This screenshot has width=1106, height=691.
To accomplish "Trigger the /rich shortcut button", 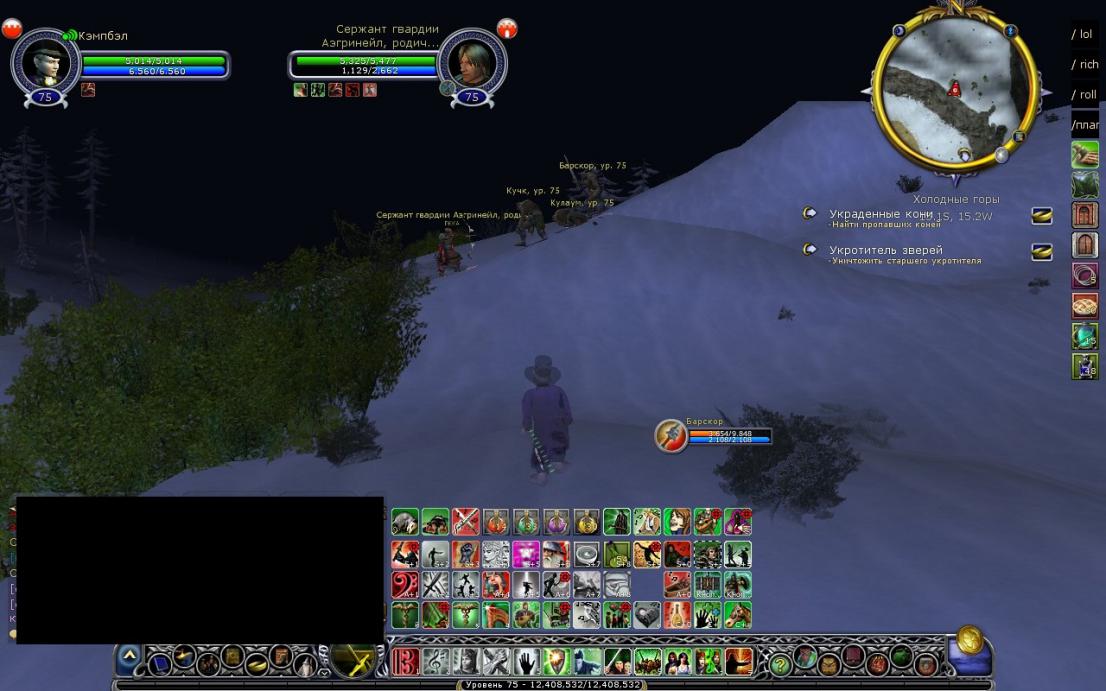I will point(1085,64).
